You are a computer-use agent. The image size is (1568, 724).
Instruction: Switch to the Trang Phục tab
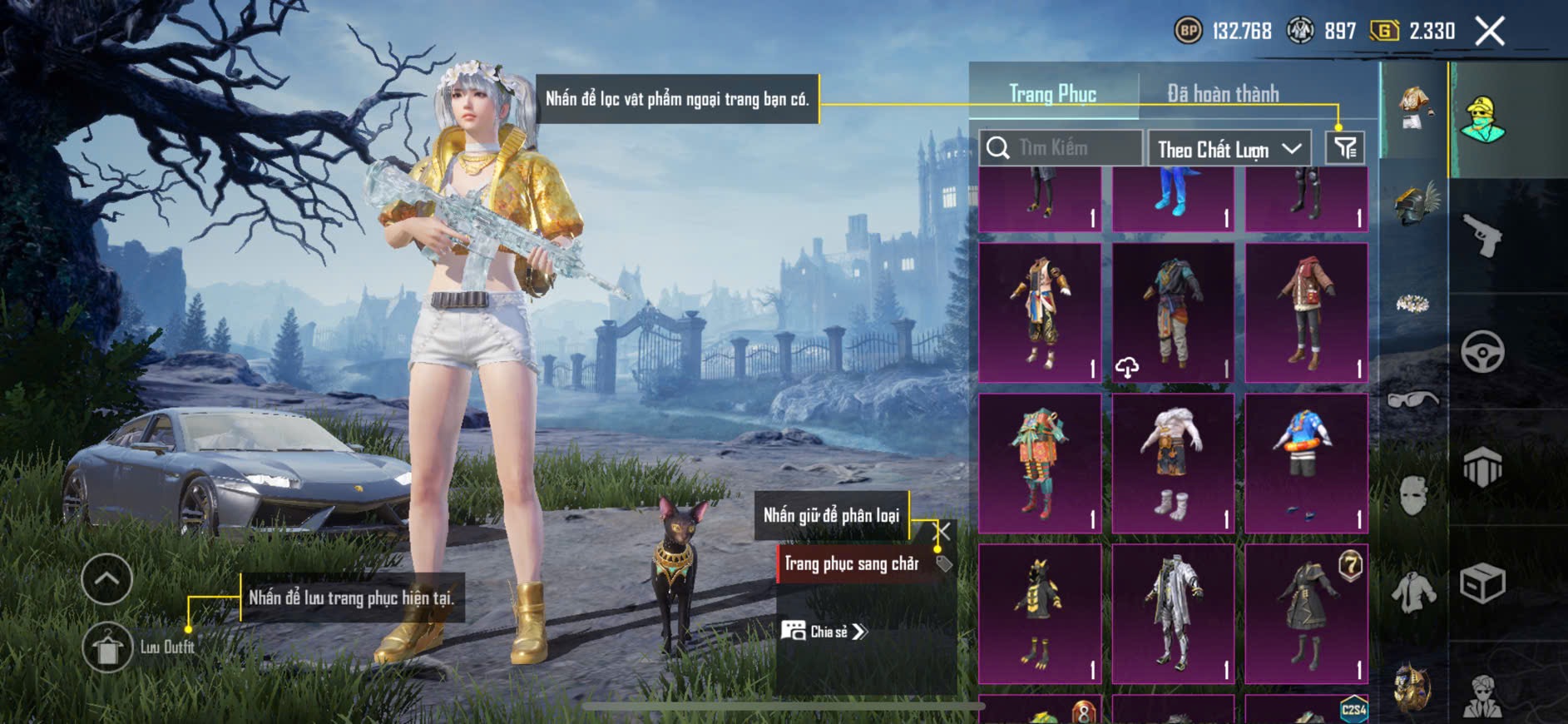1052,94
